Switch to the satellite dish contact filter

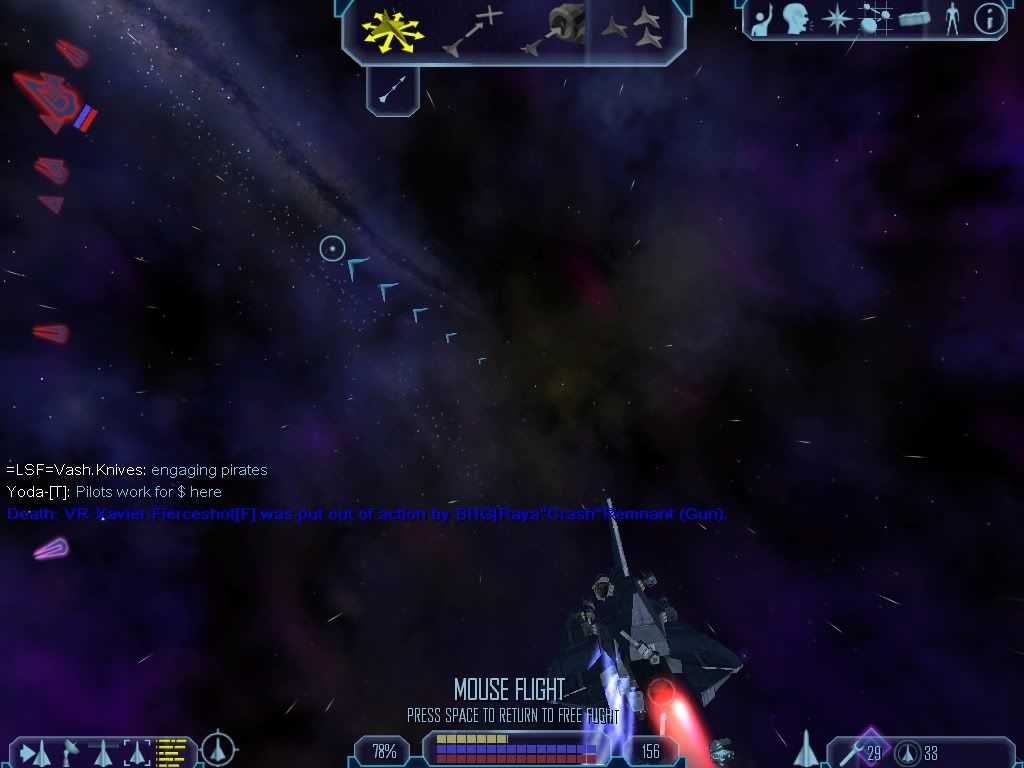point(71,751)
